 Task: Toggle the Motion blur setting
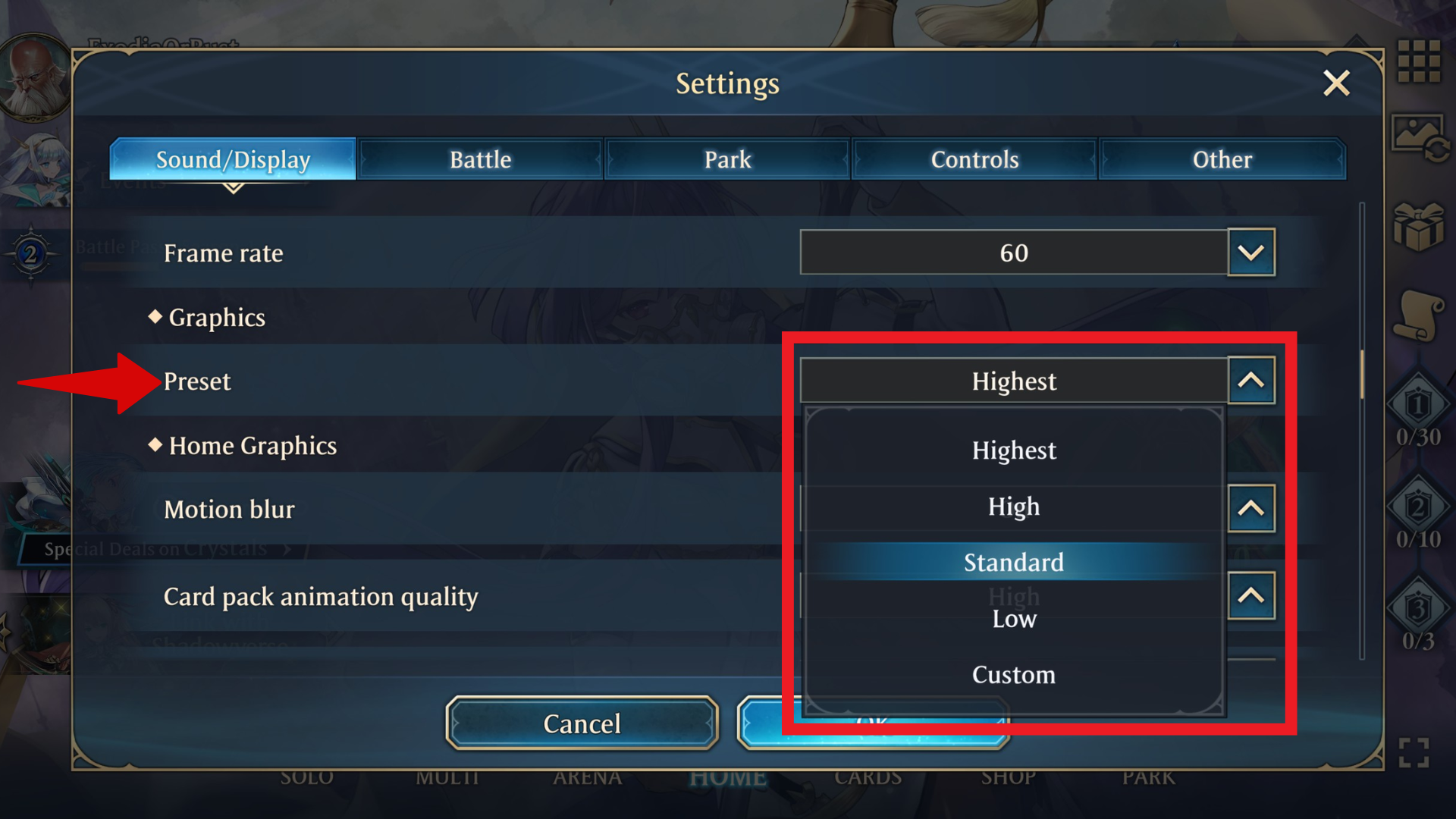[1251, 509]
